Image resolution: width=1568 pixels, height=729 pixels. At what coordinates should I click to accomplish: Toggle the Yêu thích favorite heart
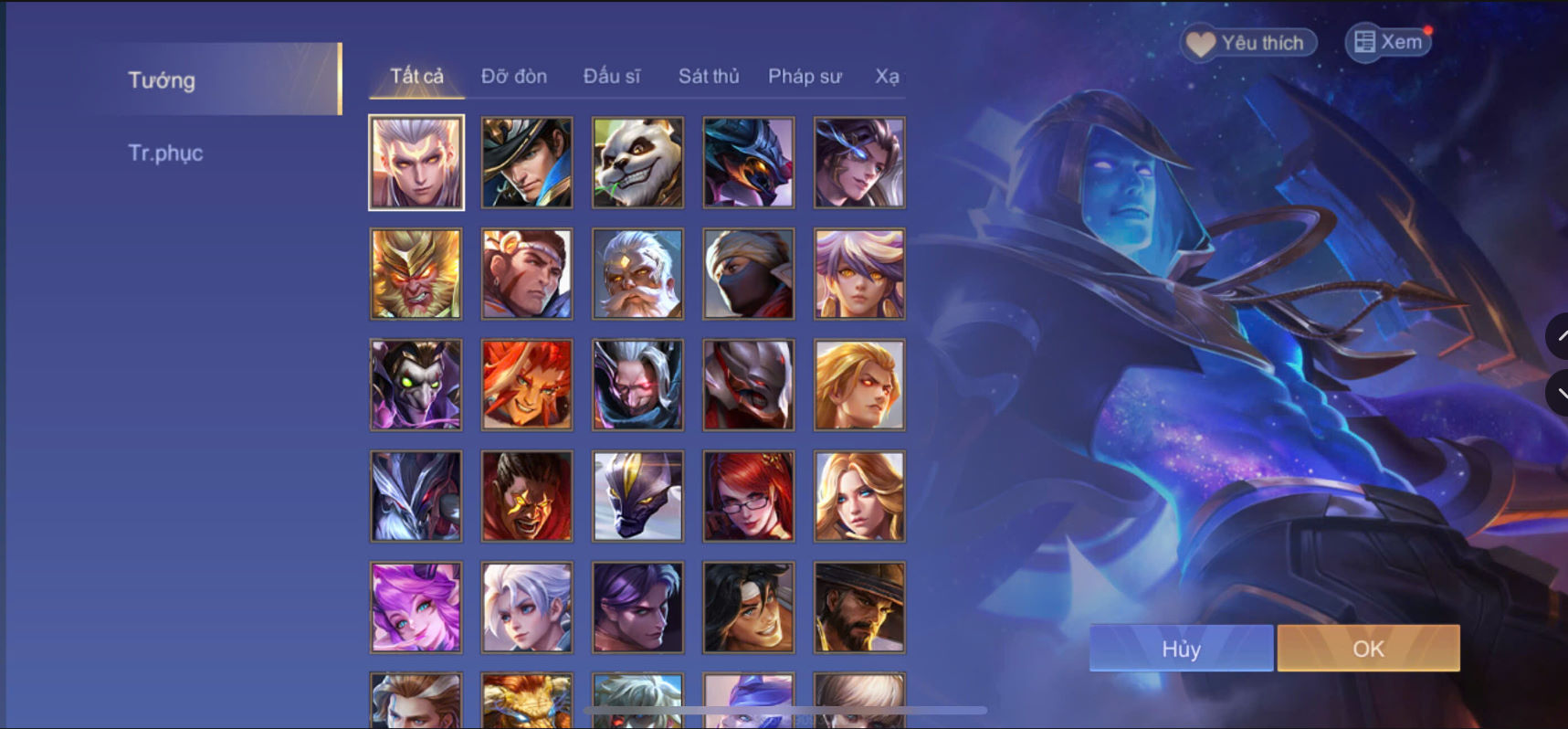1247,41
